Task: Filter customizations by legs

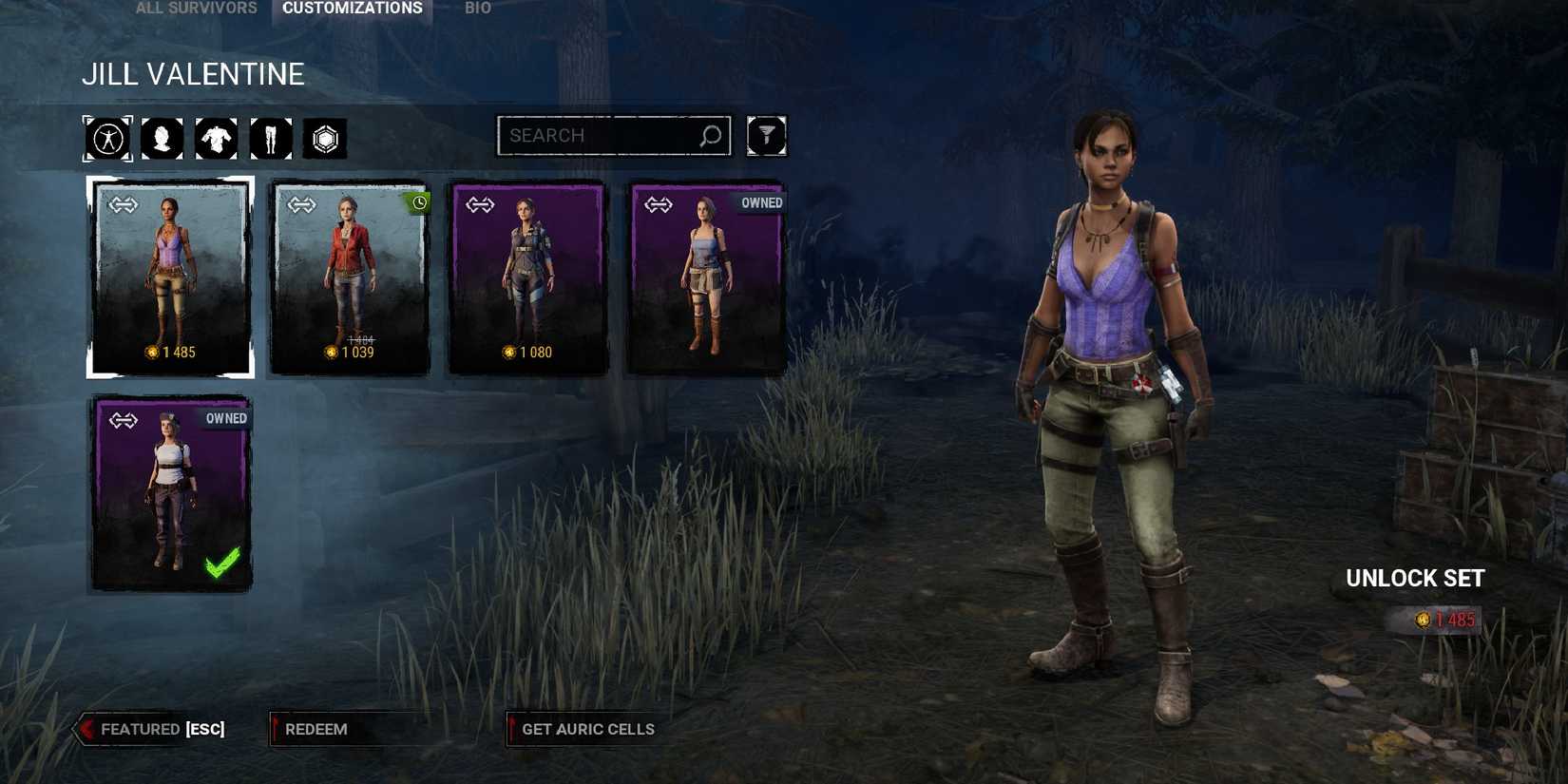Action: coord(271,138)
